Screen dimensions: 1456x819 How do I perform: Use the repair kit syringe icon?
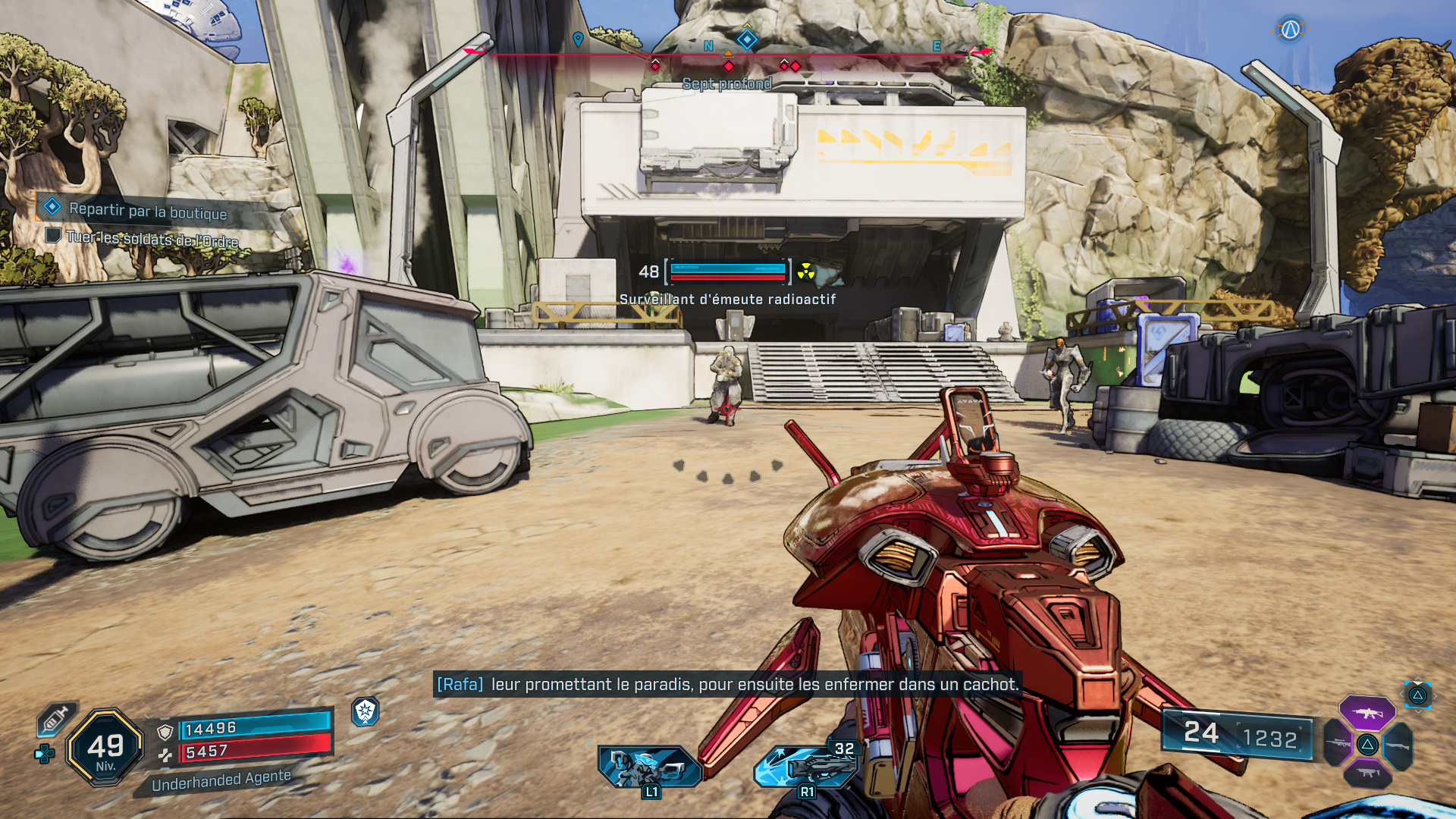tap(55, 718)
